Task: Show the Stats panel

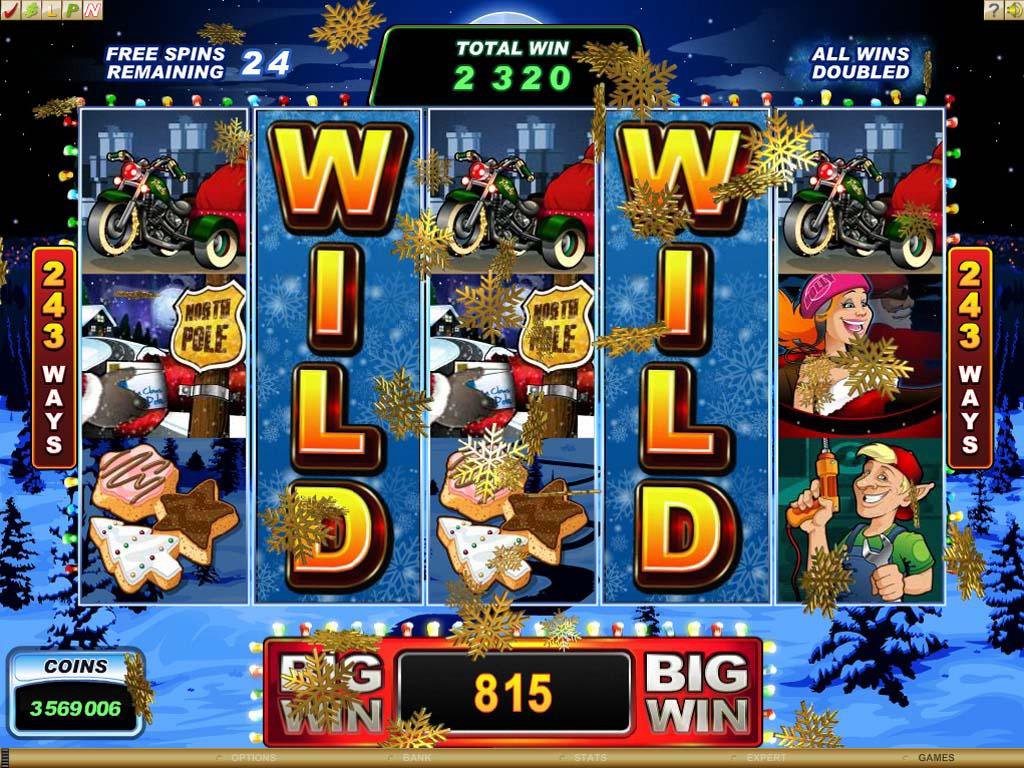Action: click(x=591, y=758)
